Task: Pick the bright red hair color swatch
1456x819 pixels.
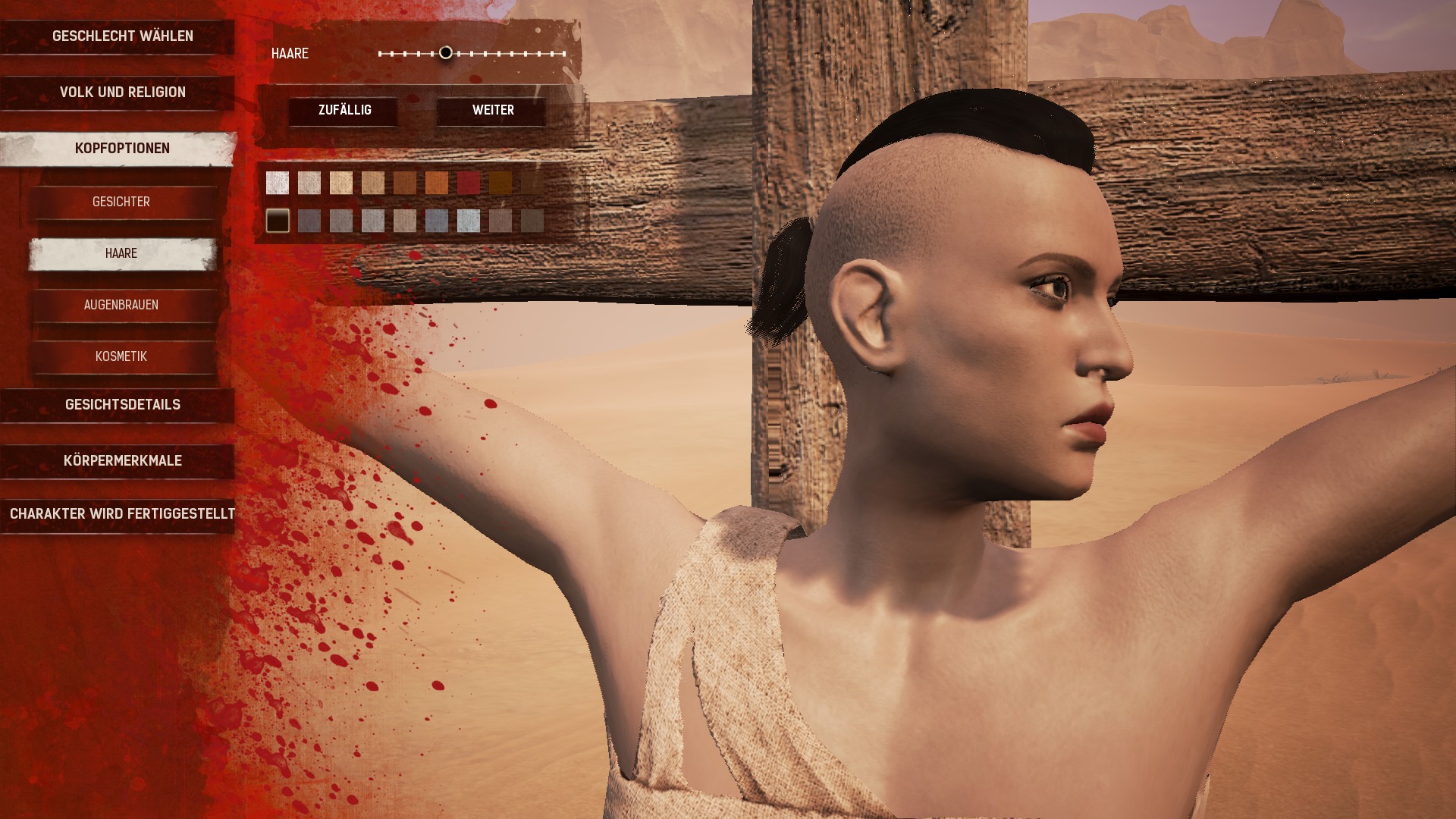Action: 469,183
